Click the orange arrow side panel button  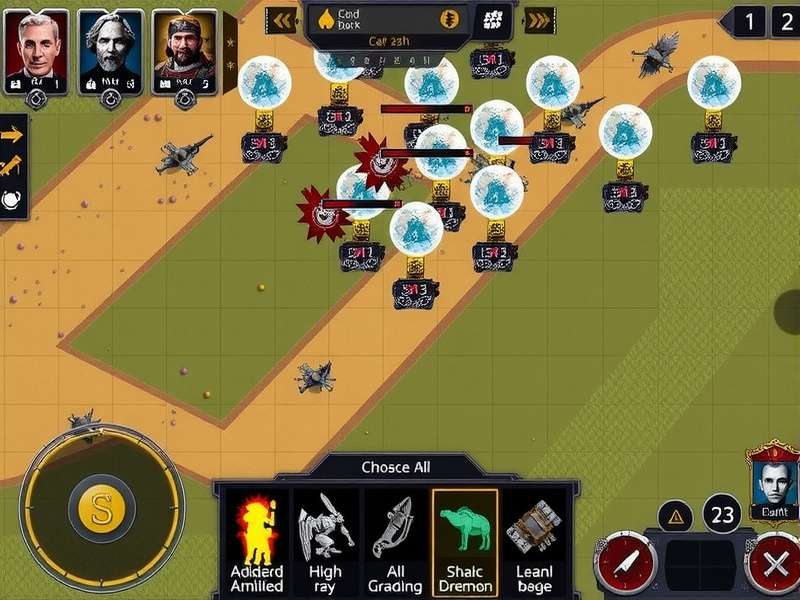tap(12, 135)
